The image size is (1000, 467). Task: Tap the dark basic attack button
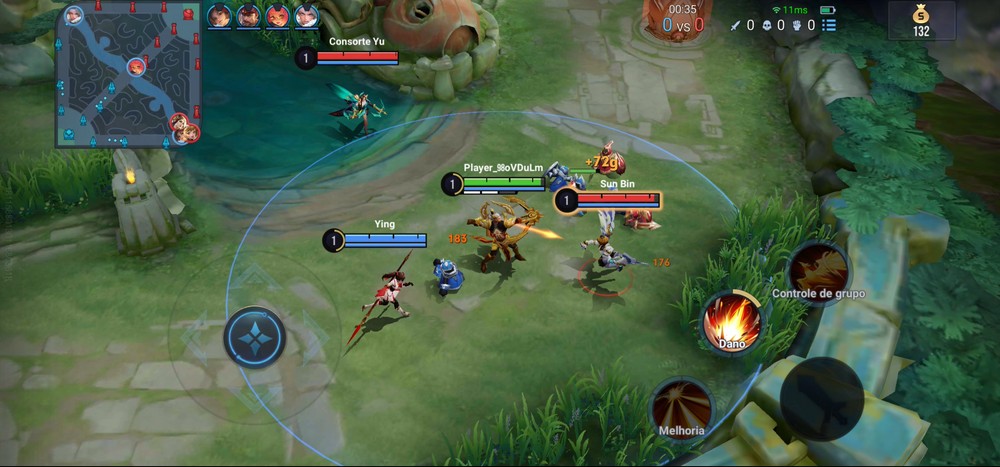click(821, 398)
